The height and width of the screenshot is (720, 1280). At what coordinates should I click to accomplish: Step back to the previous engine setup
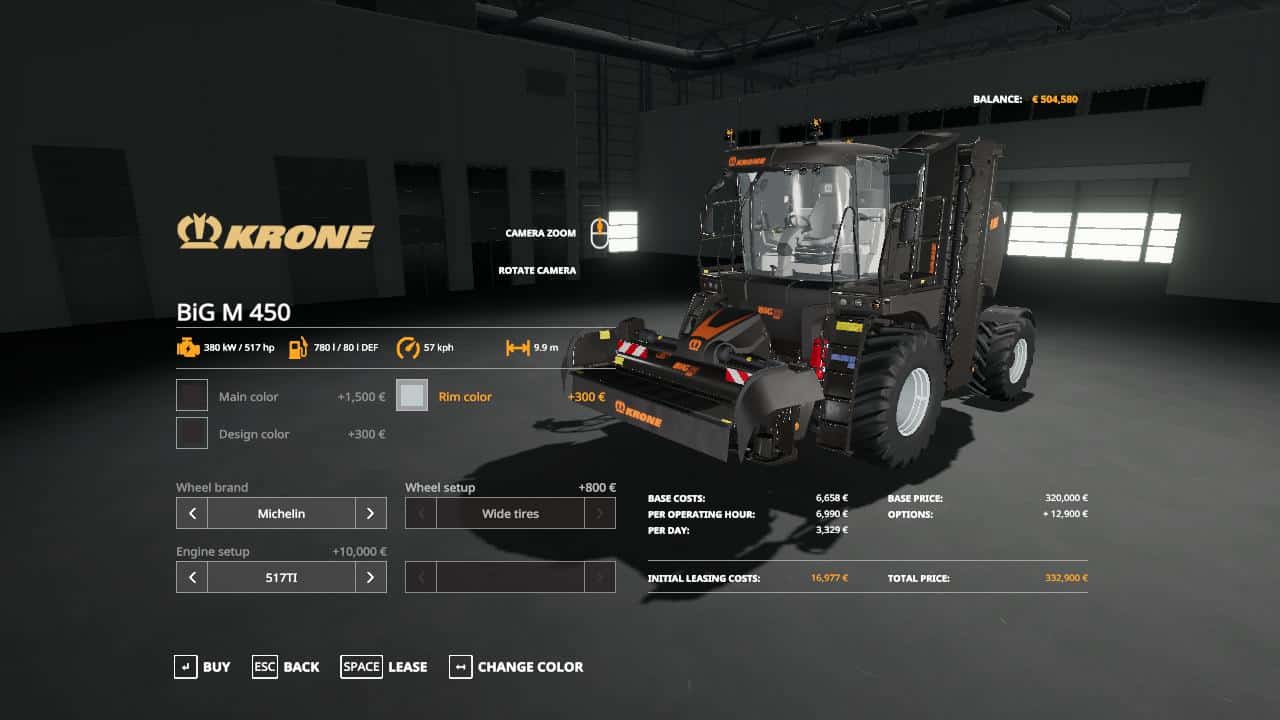click(191, 577)
